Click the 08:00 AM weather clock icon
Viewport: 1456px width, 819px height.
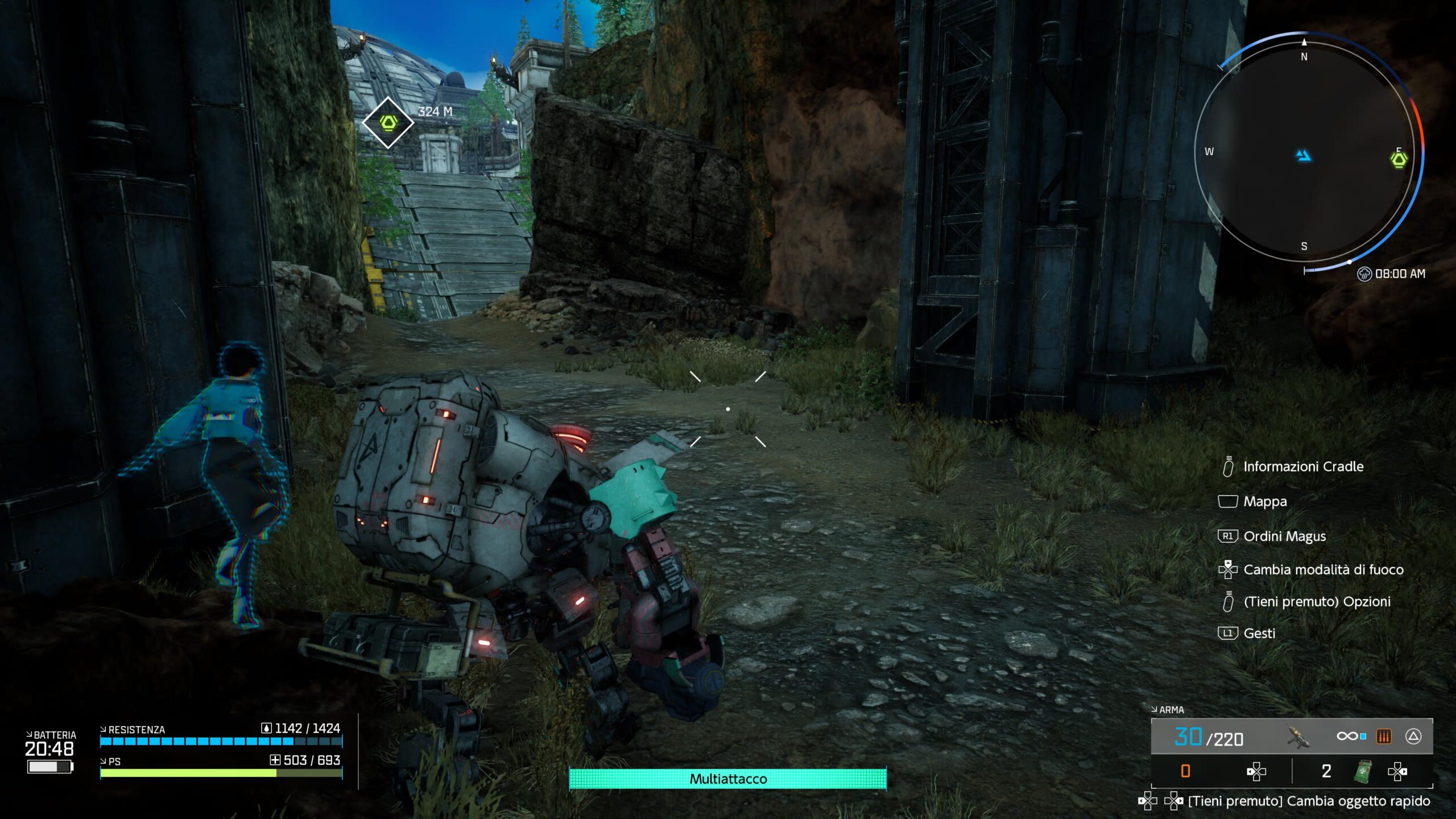pyautogui.click(x=1364, y=274)
